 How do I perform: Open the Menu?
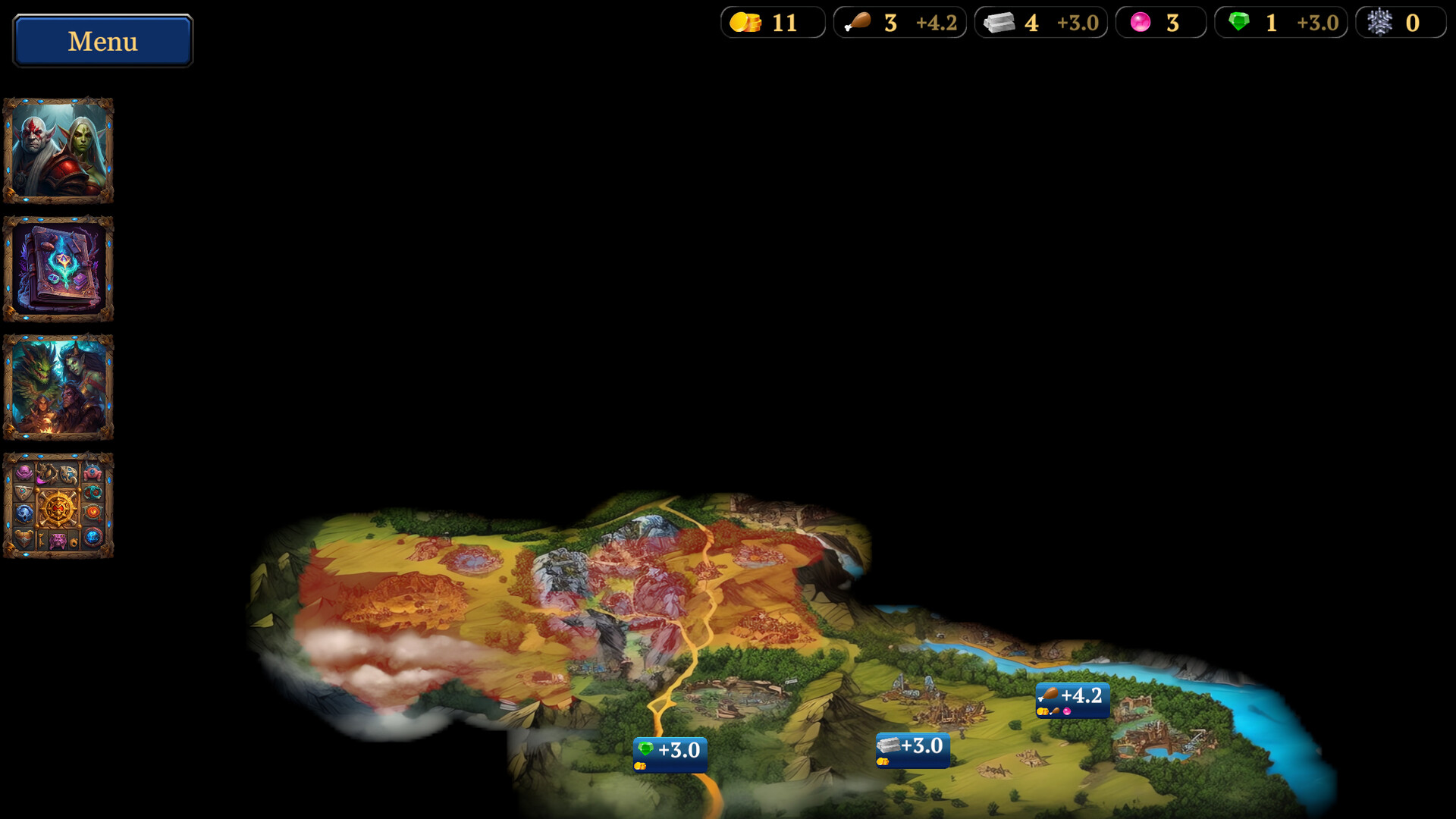(102, 41)
